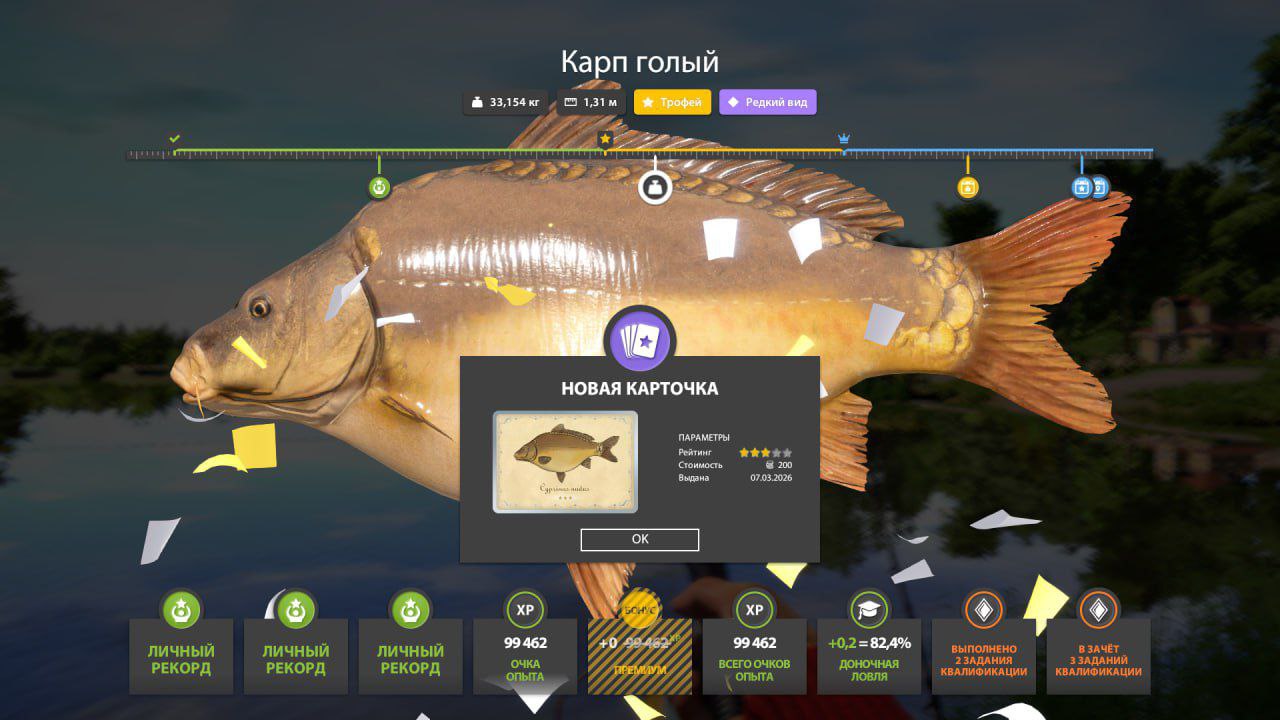This screenshot has height=720, width=1280.
Task: Select the Доночная ловля skill tile
Action: [x=869, y=655]
